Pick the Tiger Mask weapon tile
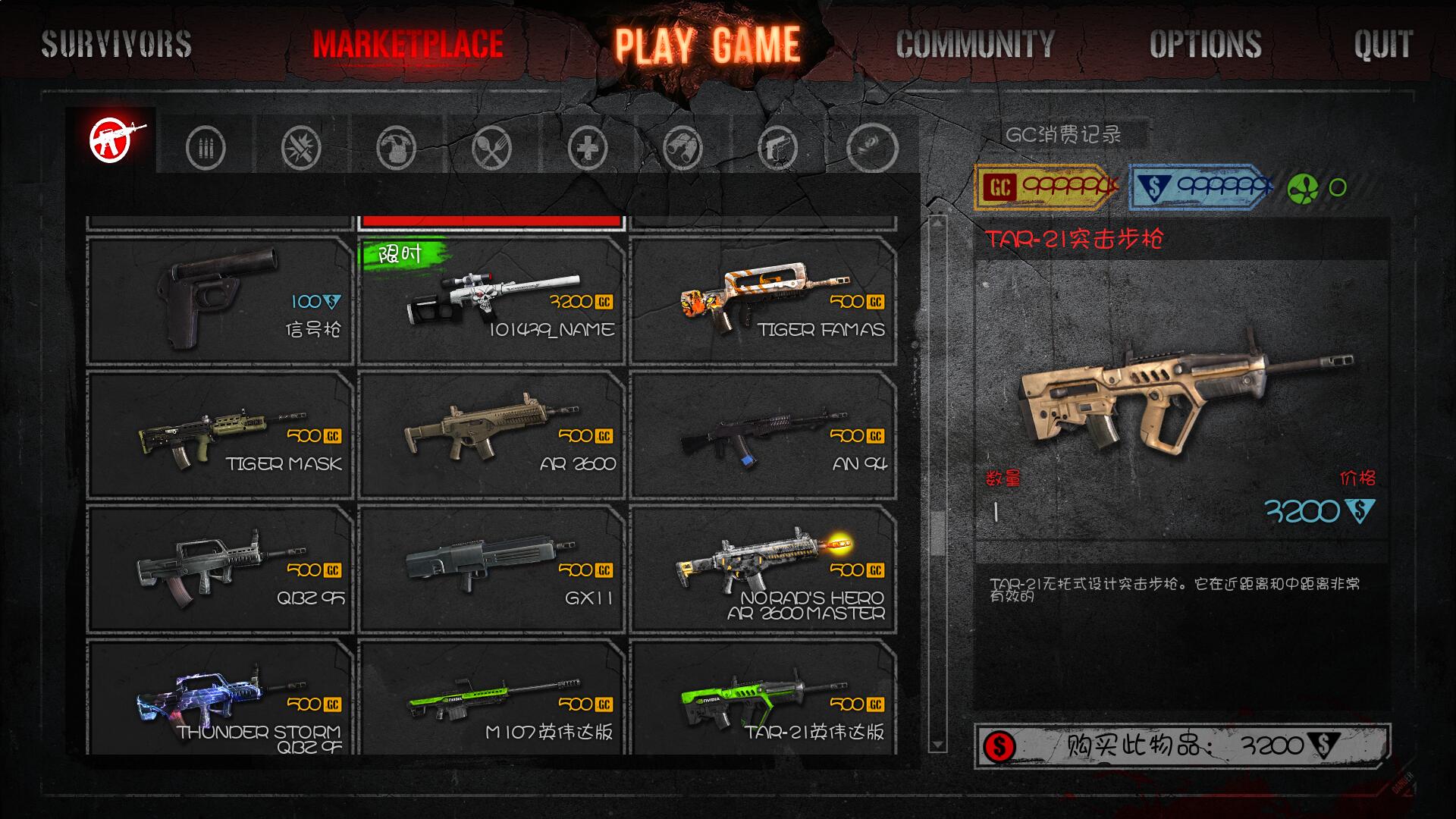This screenshot has width=1456, height=819. click(x=220, y=435)
